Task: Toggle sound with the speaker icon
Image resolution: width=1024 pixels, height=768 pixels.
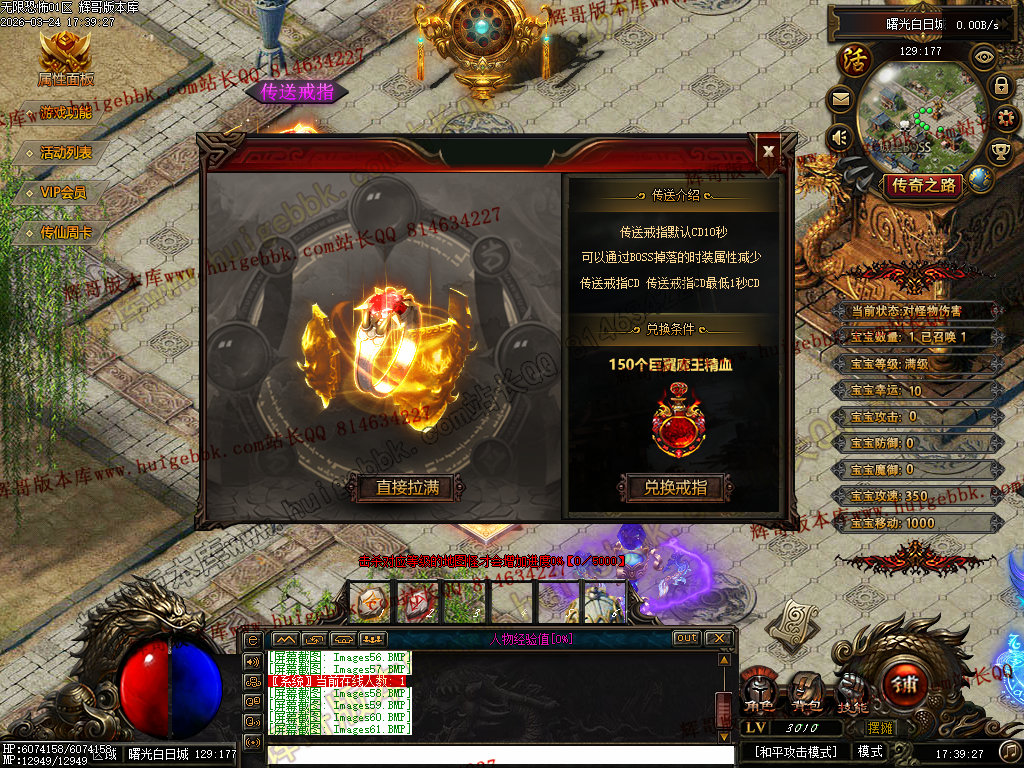Action: pos(839,136)
